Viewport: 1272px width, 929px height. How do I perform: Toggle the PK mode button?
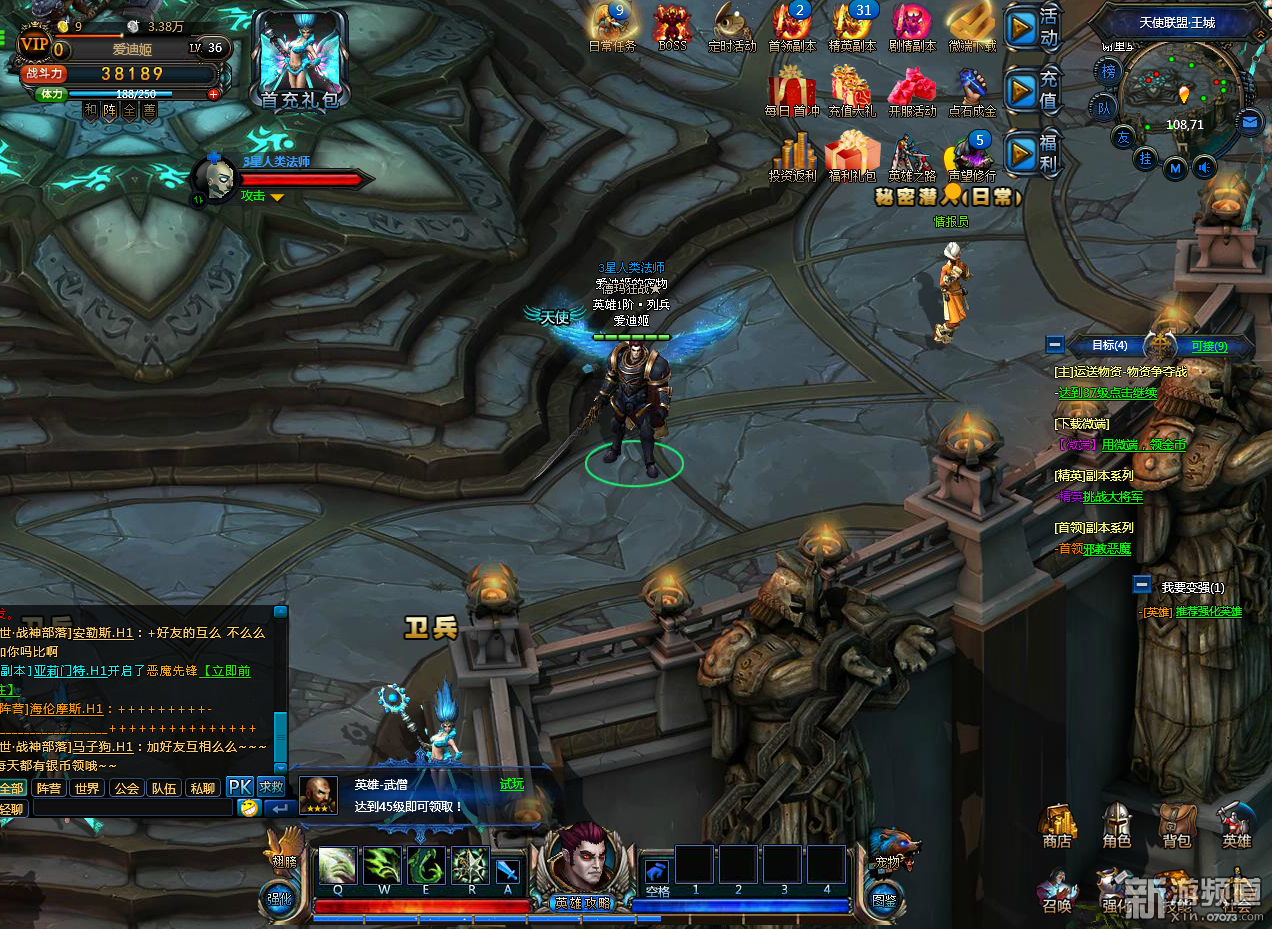[240, 787]
